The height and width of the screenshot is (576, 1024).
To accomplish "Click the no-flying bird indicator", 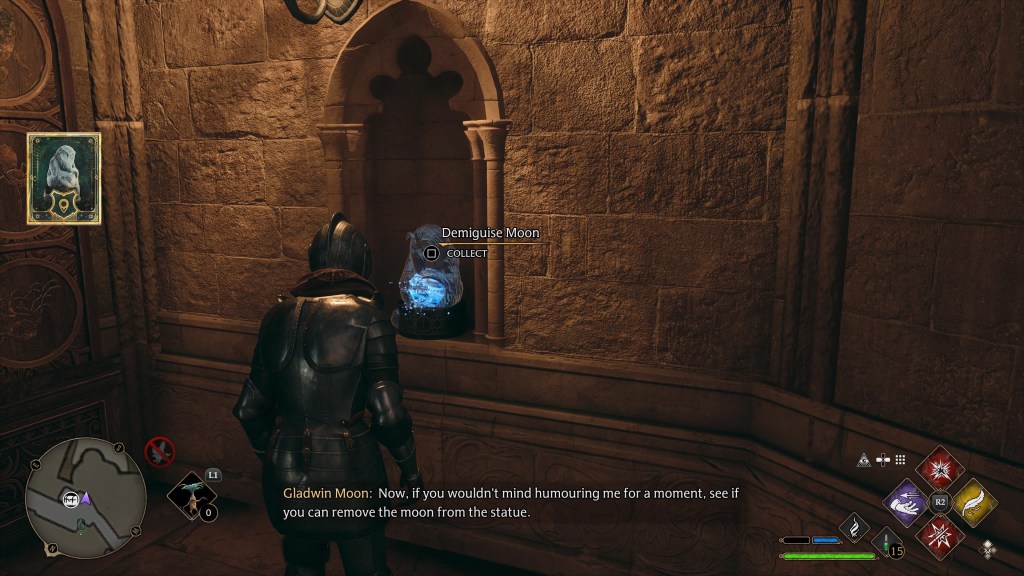I will point(157,451).
